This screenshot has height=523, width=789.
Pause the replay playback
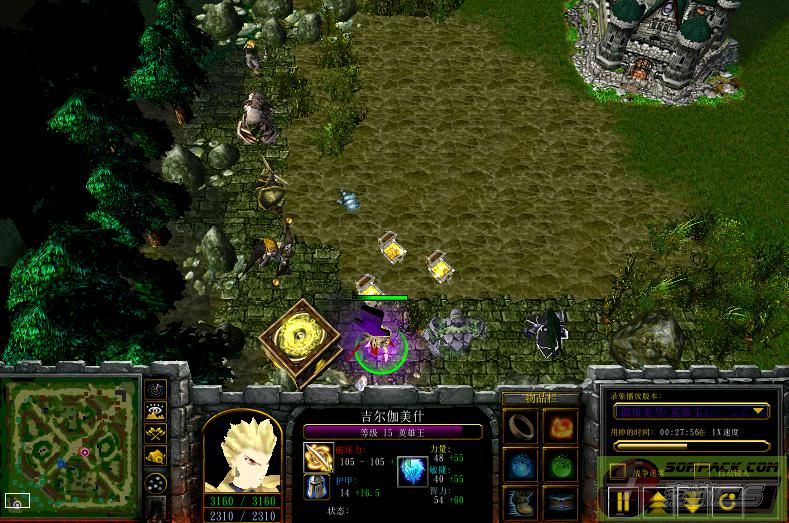pyautogui.click(x=624, y=499)
